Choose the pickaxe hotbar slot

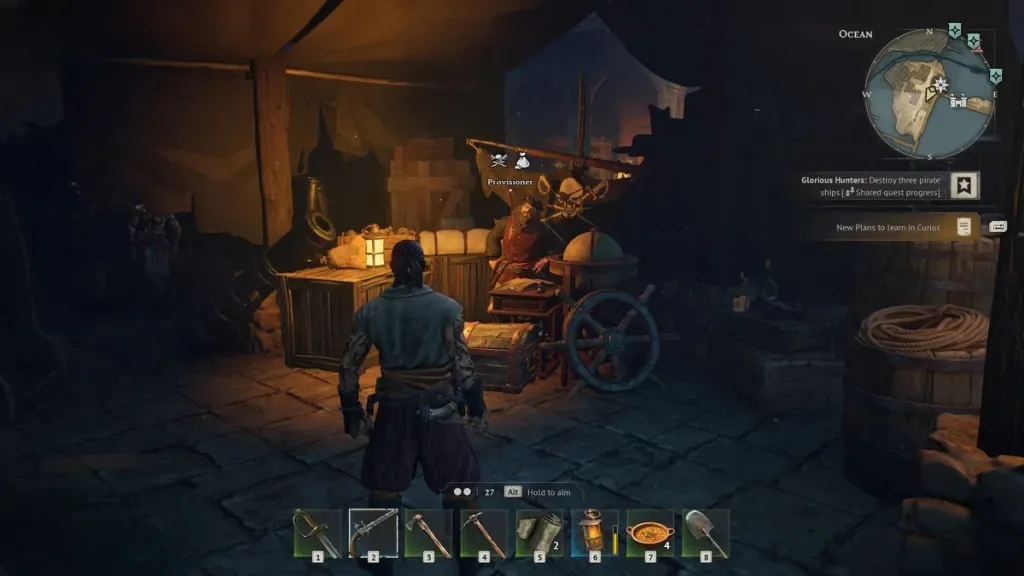coord(484,532)
